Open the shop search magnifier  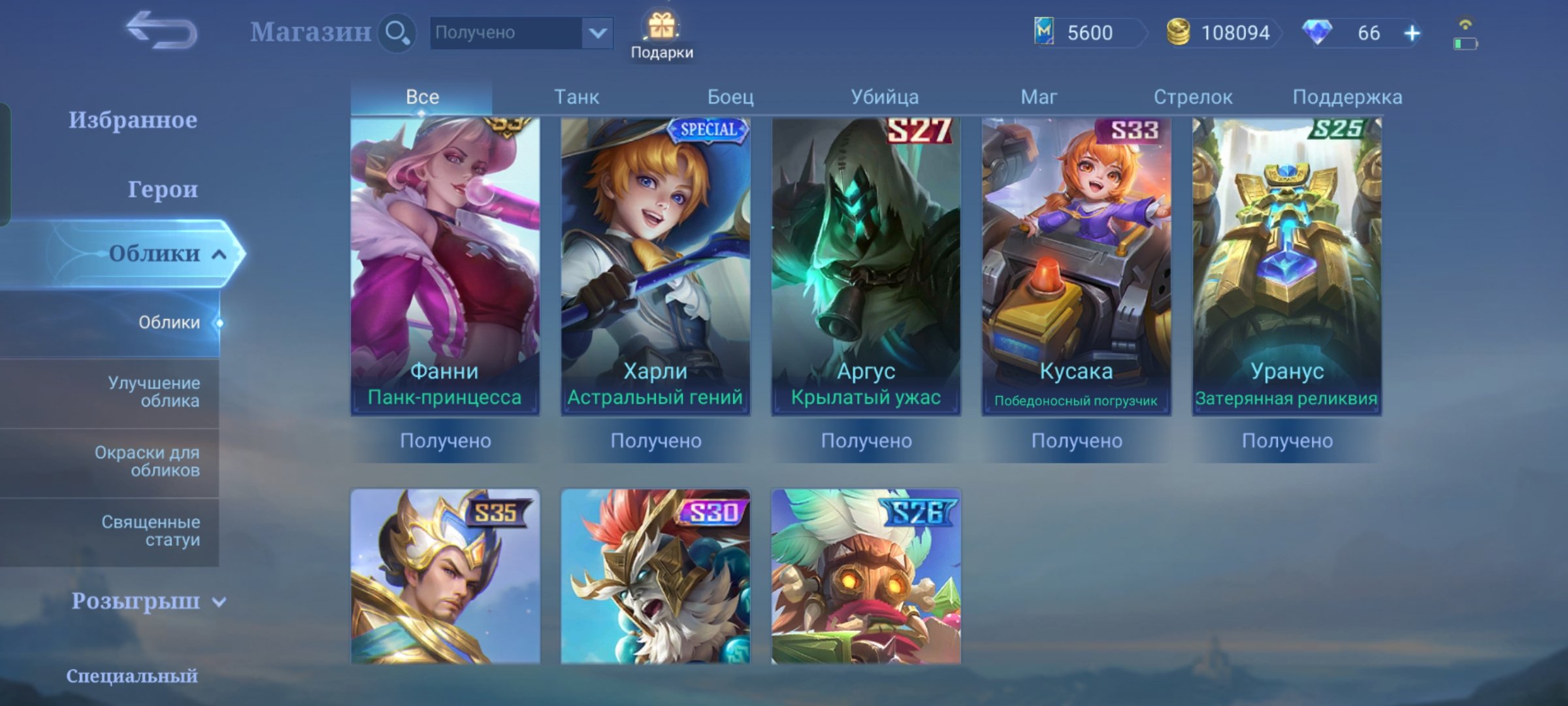point(396,31)
